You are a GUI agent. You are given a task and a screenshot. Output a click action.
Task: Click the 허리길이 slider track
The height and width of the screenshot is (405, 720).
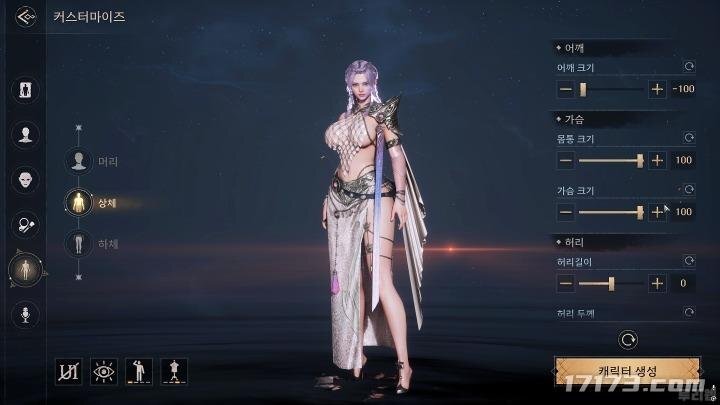(611, 283)
